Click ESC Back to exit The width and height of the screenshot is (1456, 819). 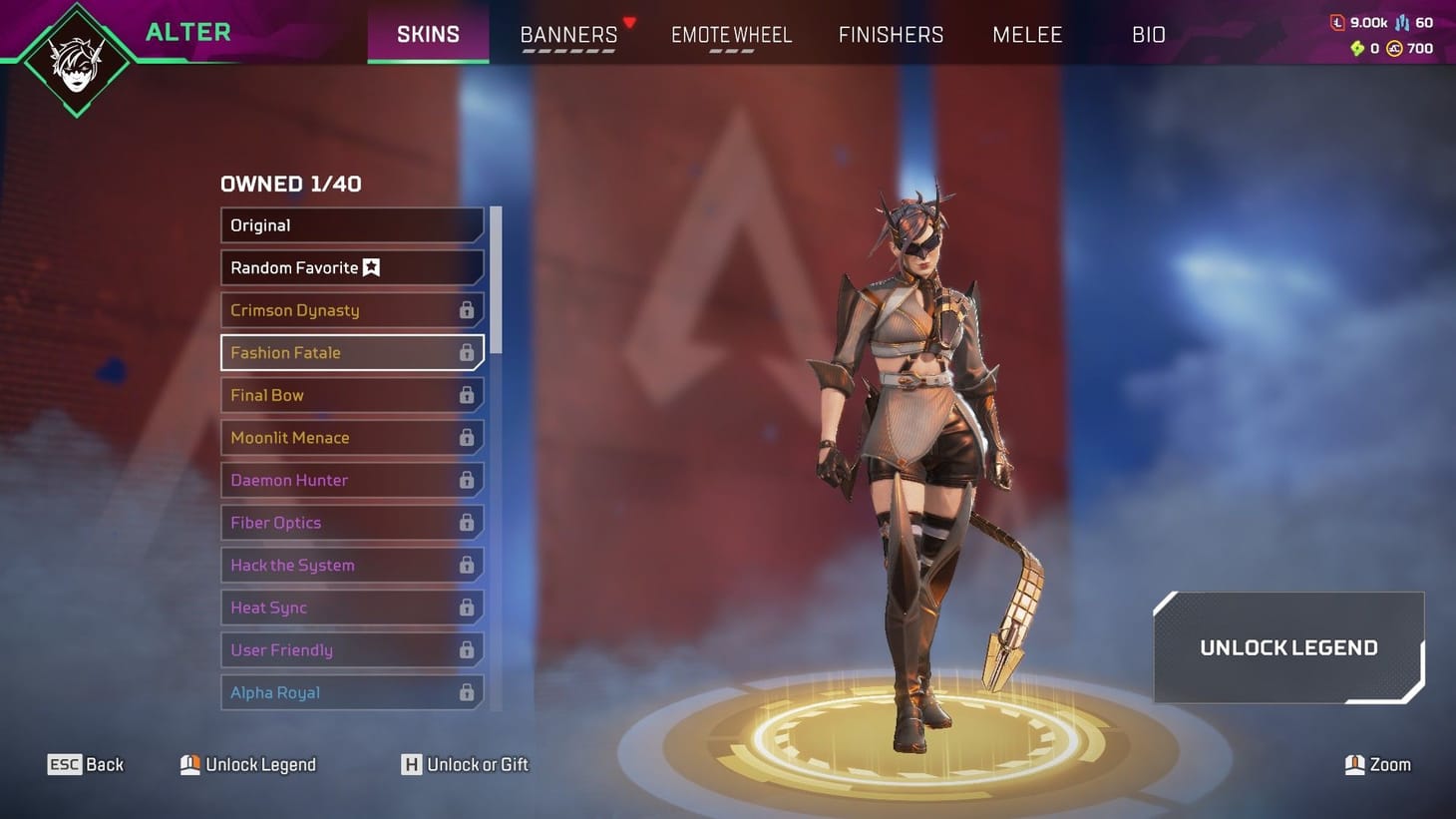[85, 764]
